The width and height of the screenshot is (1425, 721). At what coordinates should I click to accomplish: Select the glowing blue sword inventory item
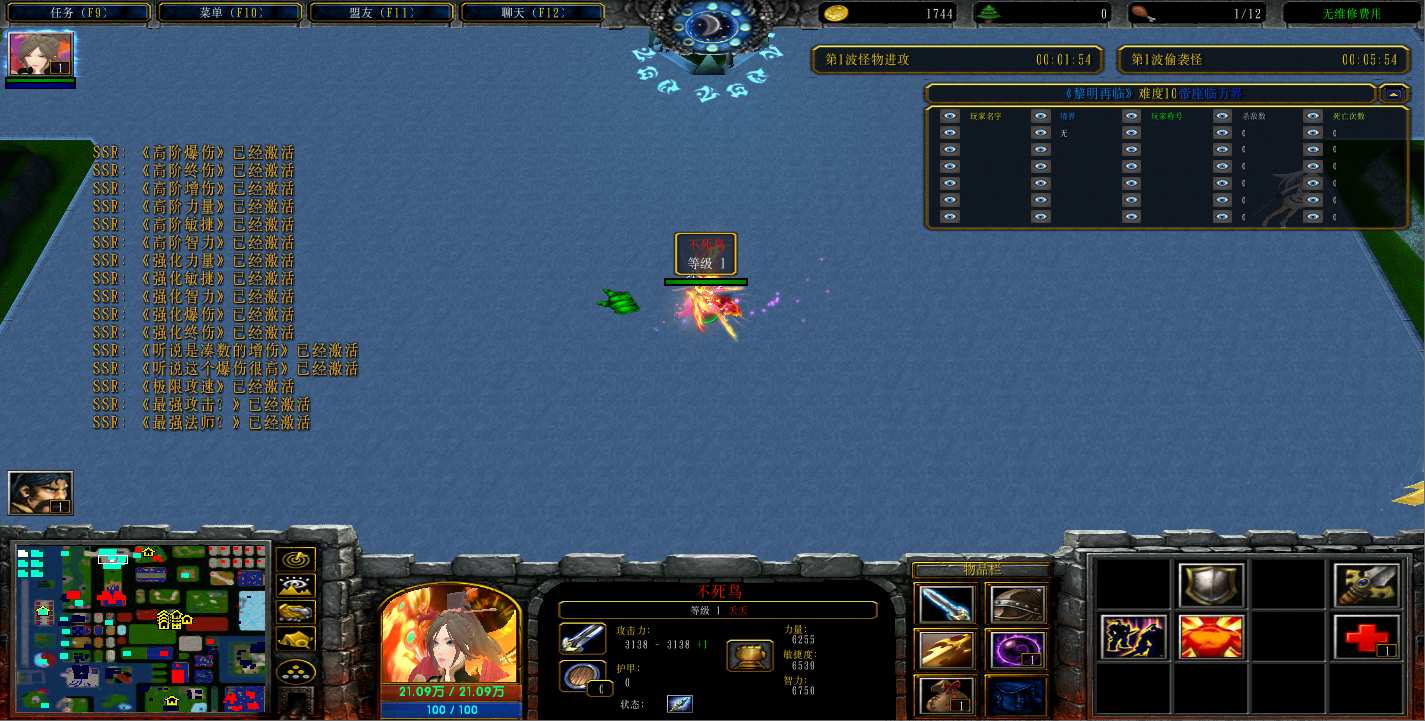[x=946, y=604]
